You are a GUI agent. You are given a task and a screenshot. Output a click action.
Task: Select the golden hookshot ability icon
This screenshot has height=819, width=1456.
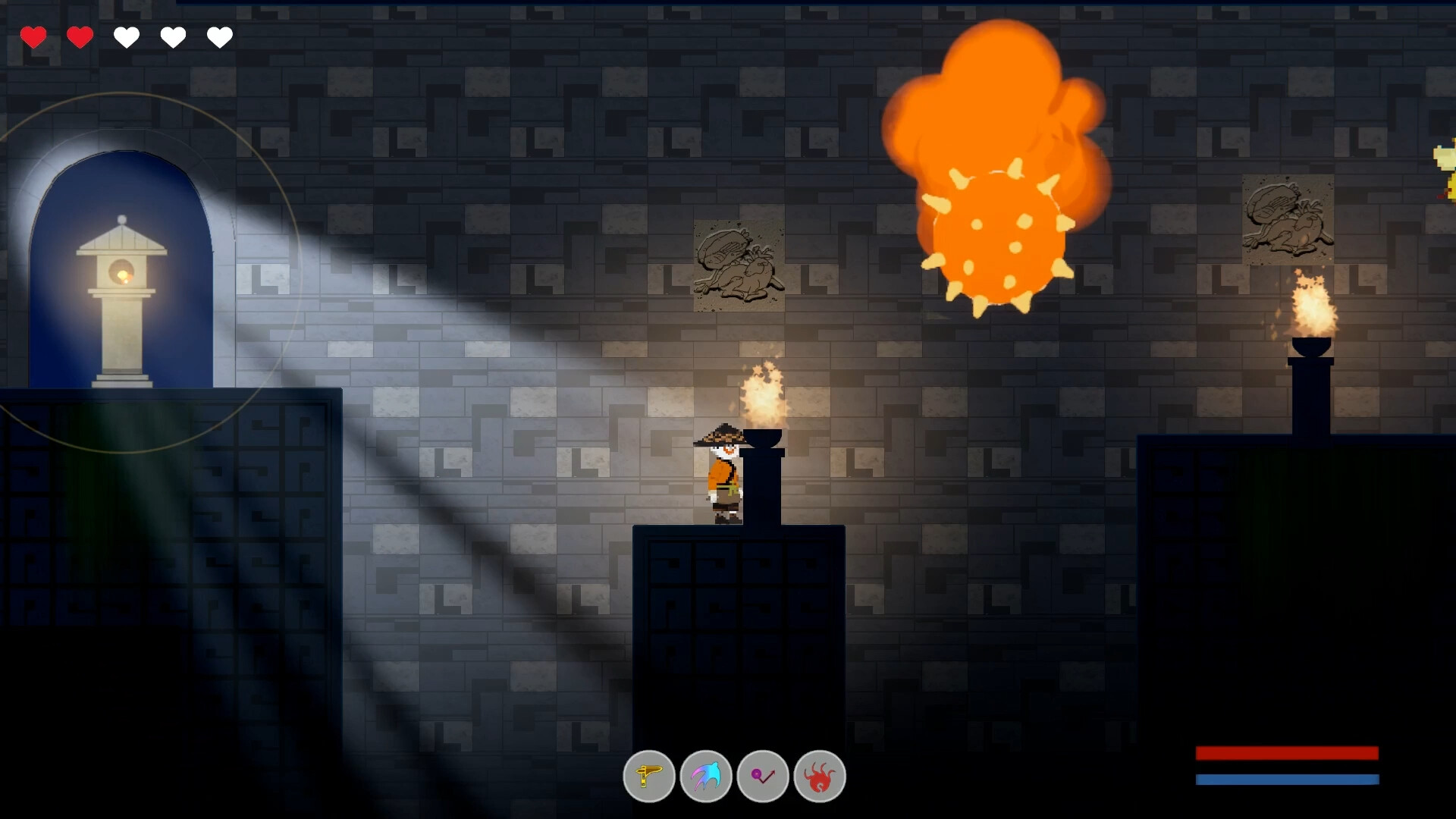point(649,776)
